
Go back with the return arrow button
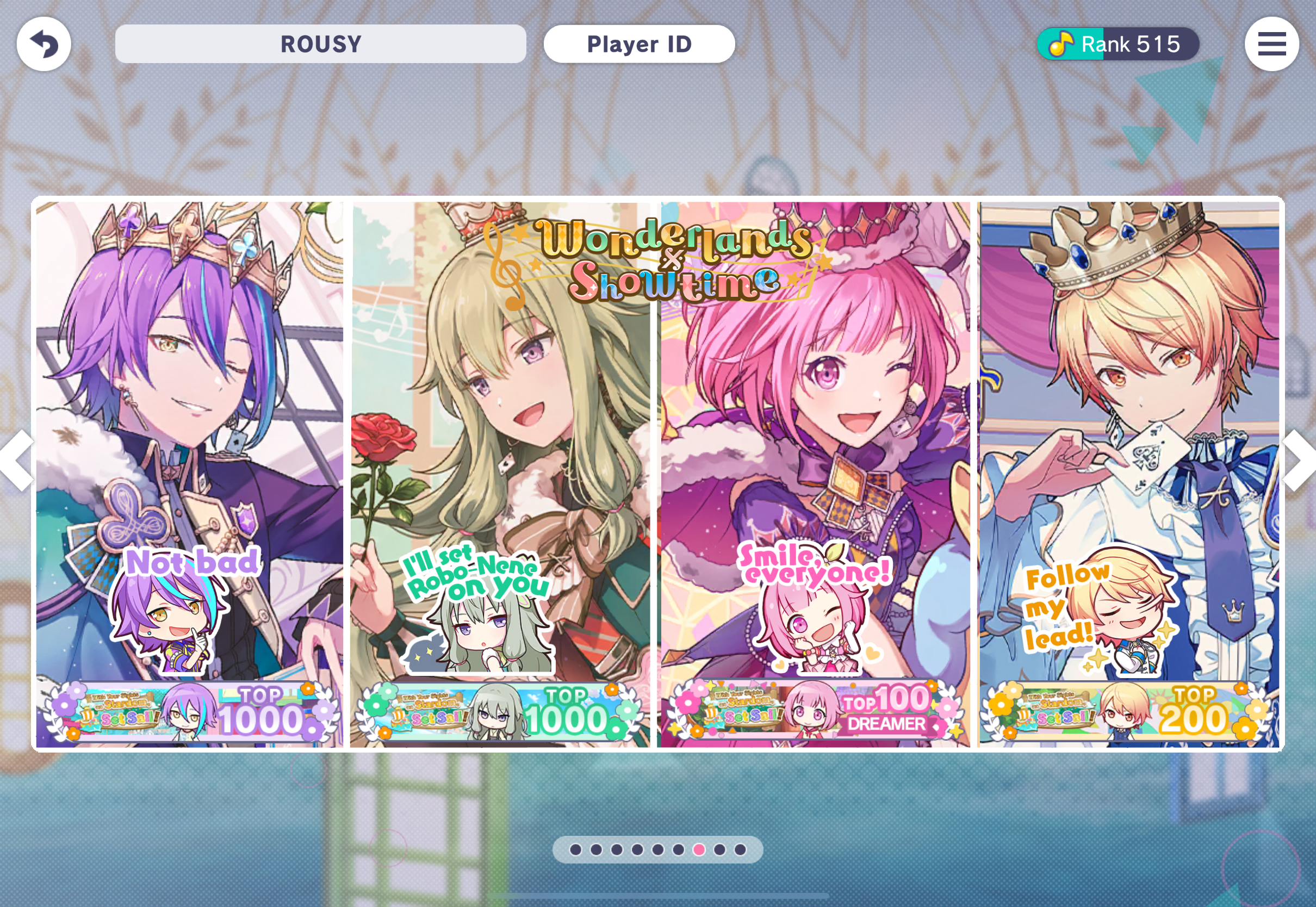44,44
